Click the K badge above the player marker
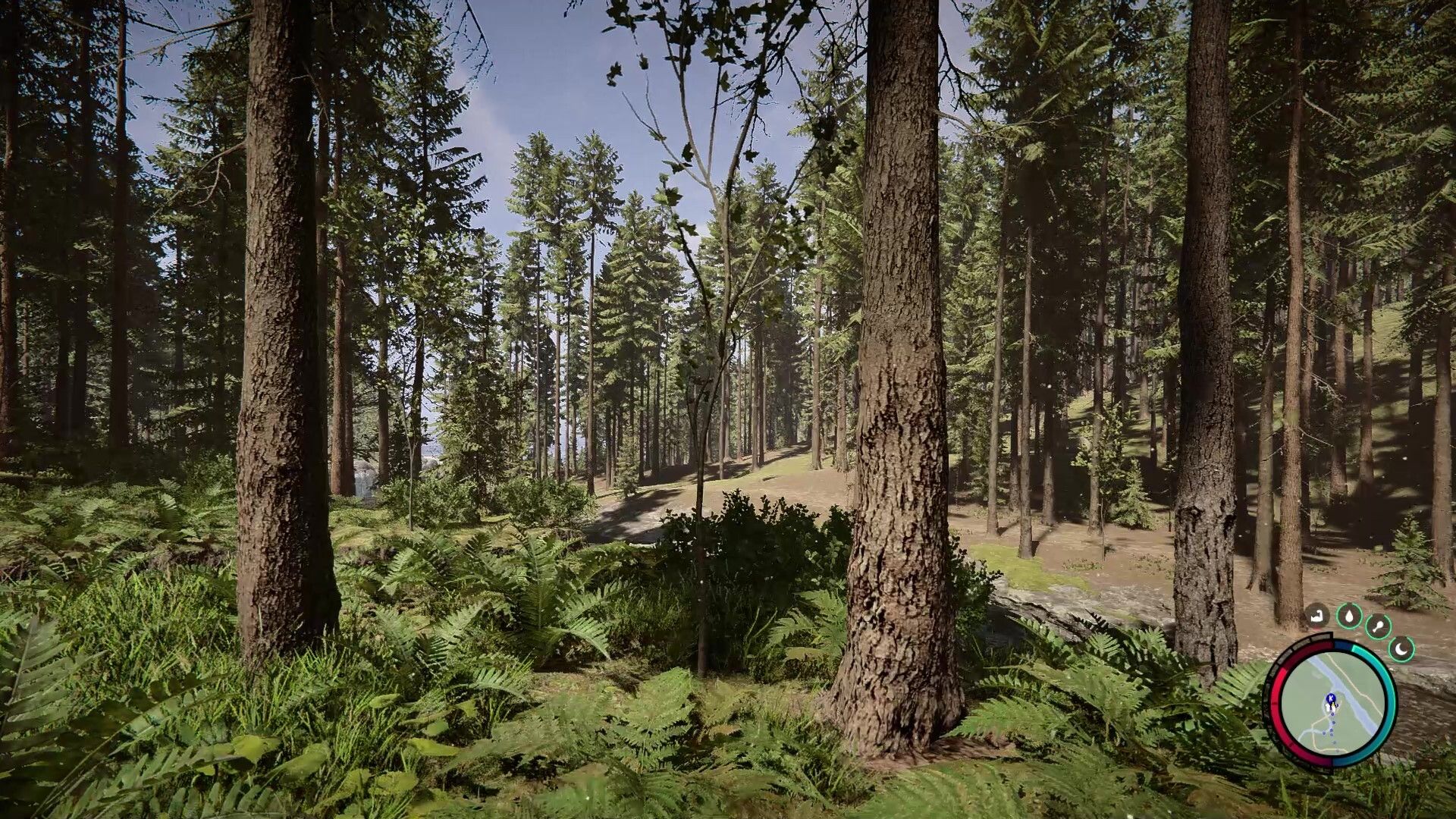The width and height of the screenshot is (1456, 819). pyautogui.click(x=1331, y=697)
